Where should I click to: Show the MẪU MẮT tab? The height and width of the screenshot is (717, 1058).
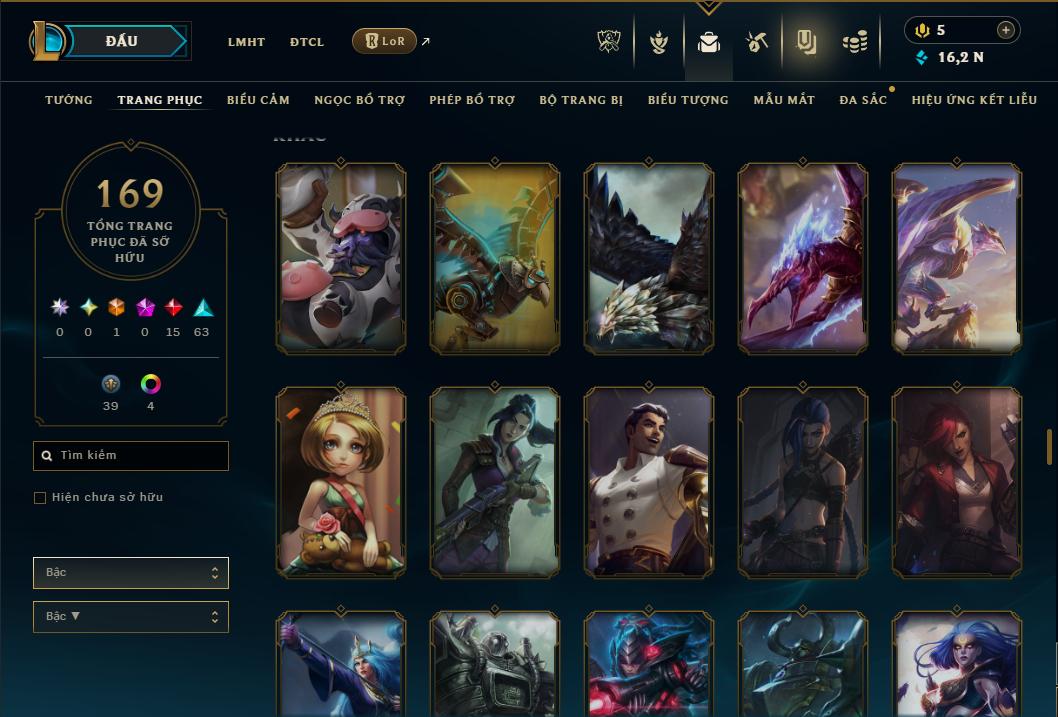click(x=784, y=100)
